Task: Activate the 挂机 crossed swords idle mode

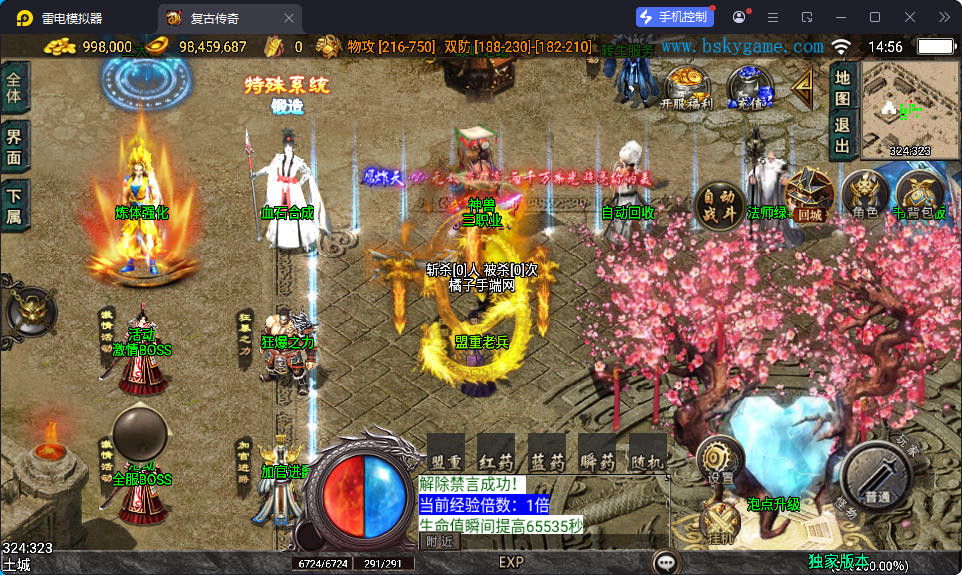Action: coord(720,523)
